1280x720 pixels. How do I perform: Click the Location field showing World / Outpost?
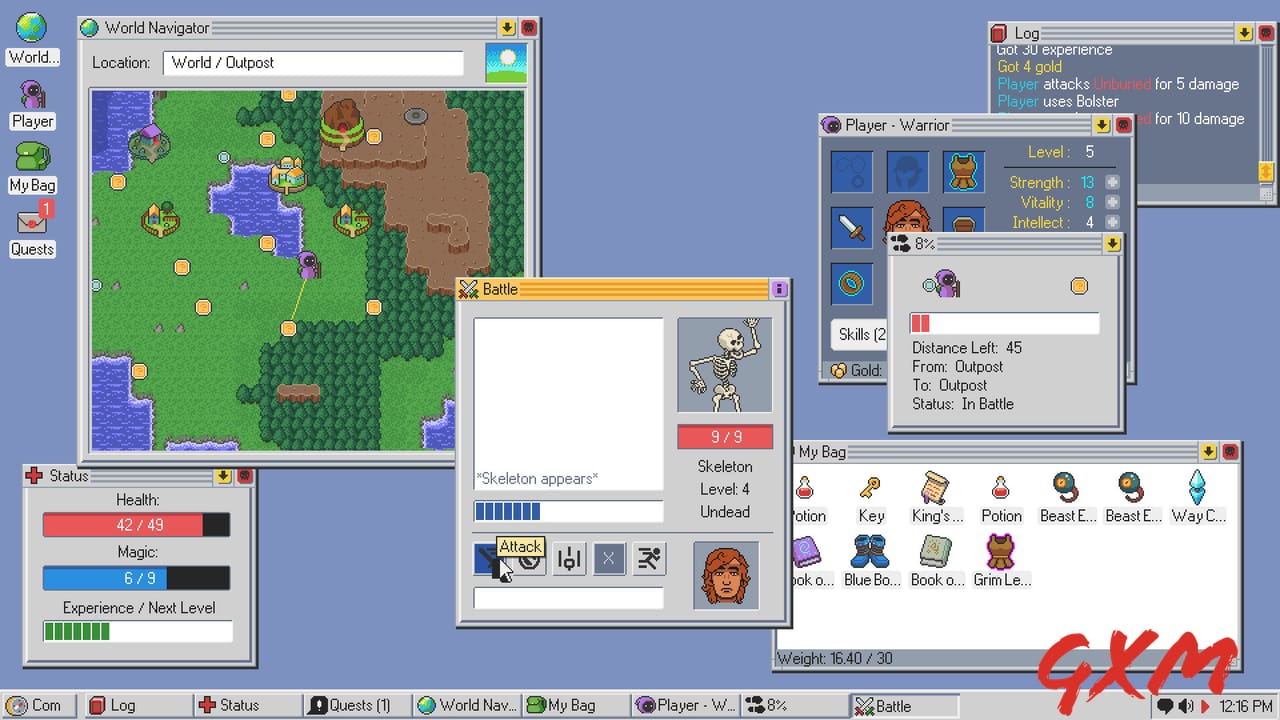313,62
